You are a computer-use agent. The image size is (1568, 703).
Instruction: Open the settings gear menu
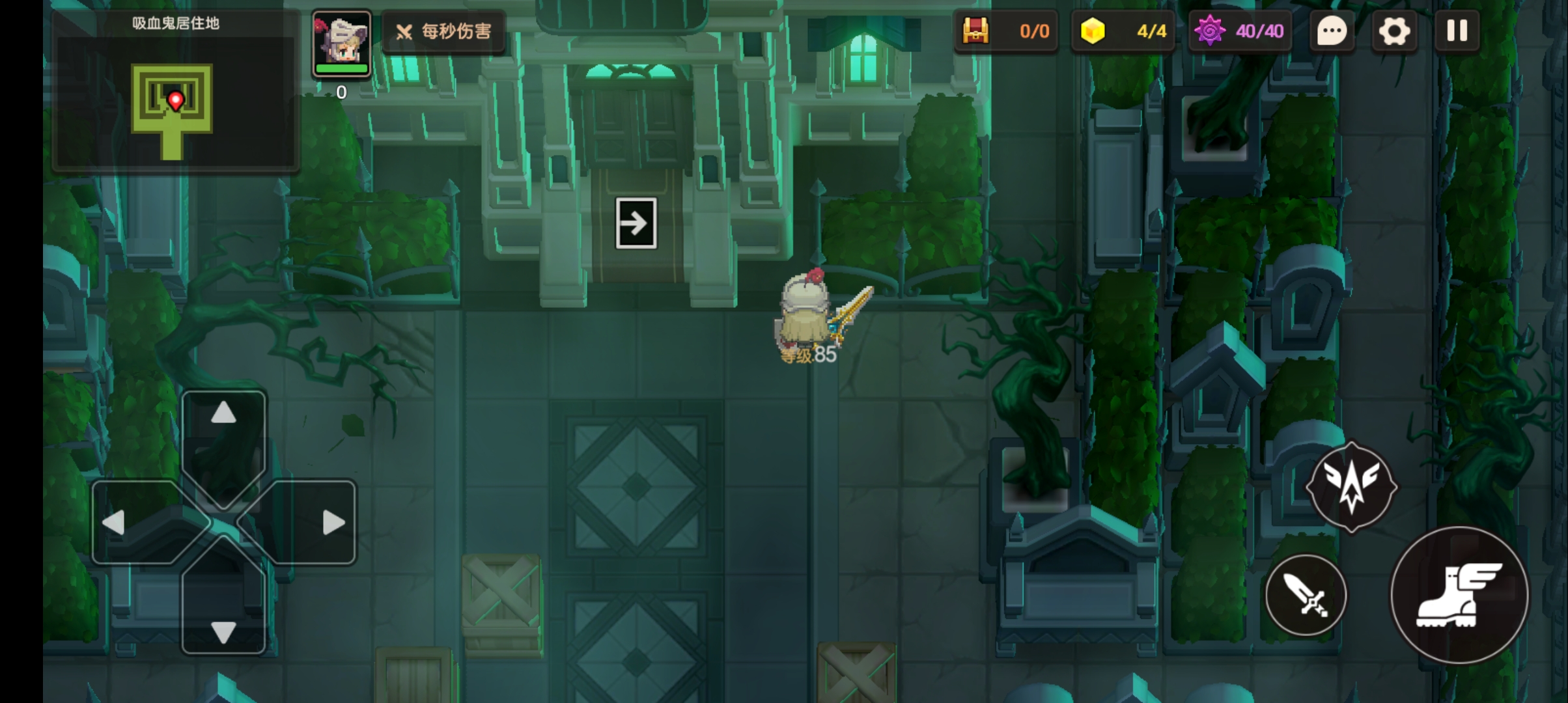point(1393,31)
